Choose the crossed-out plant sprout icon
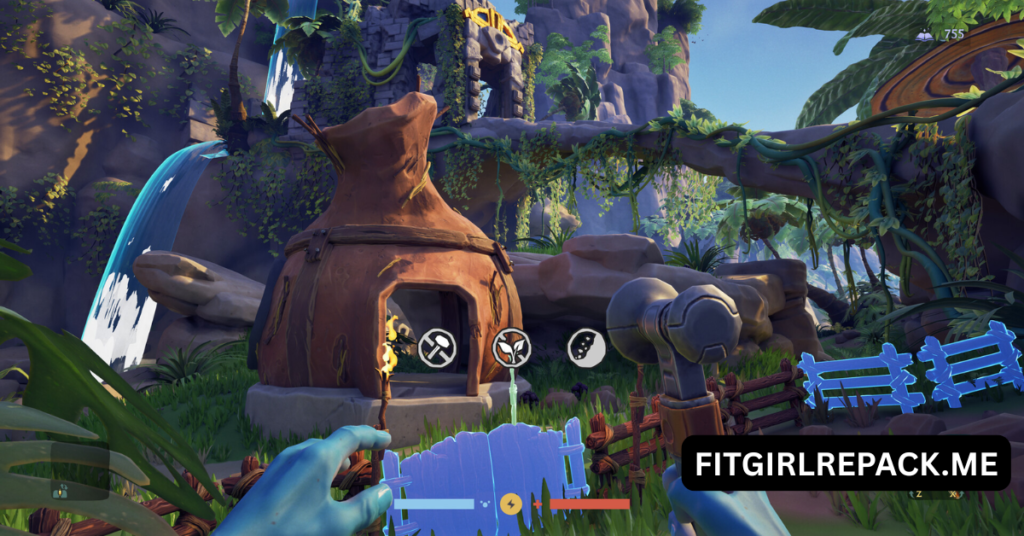Viewport: 1024px width, 536px height. click(512, 346)
